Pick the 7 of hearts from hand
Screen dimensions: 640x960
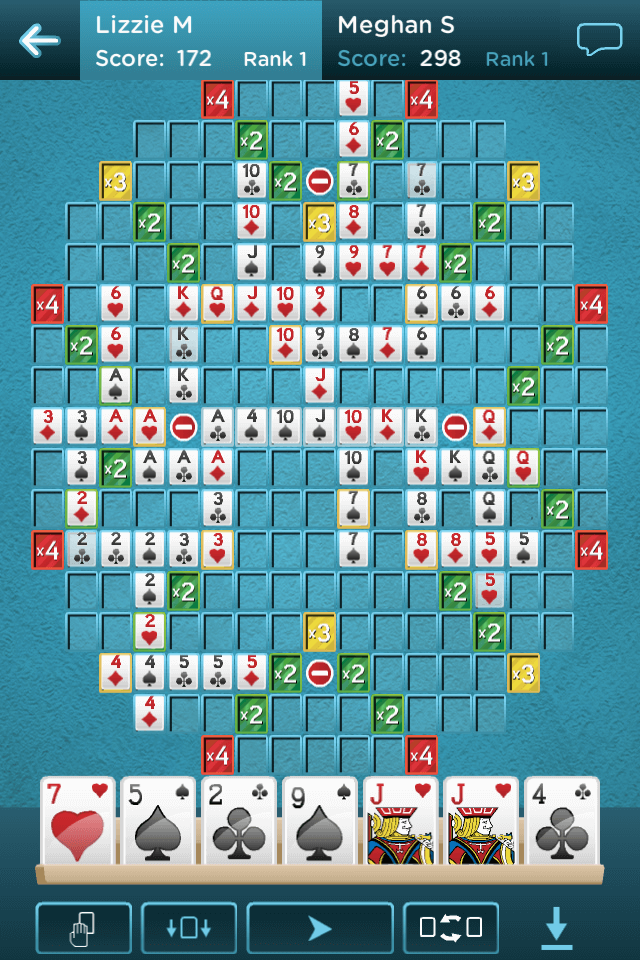(x=78, y=822)
